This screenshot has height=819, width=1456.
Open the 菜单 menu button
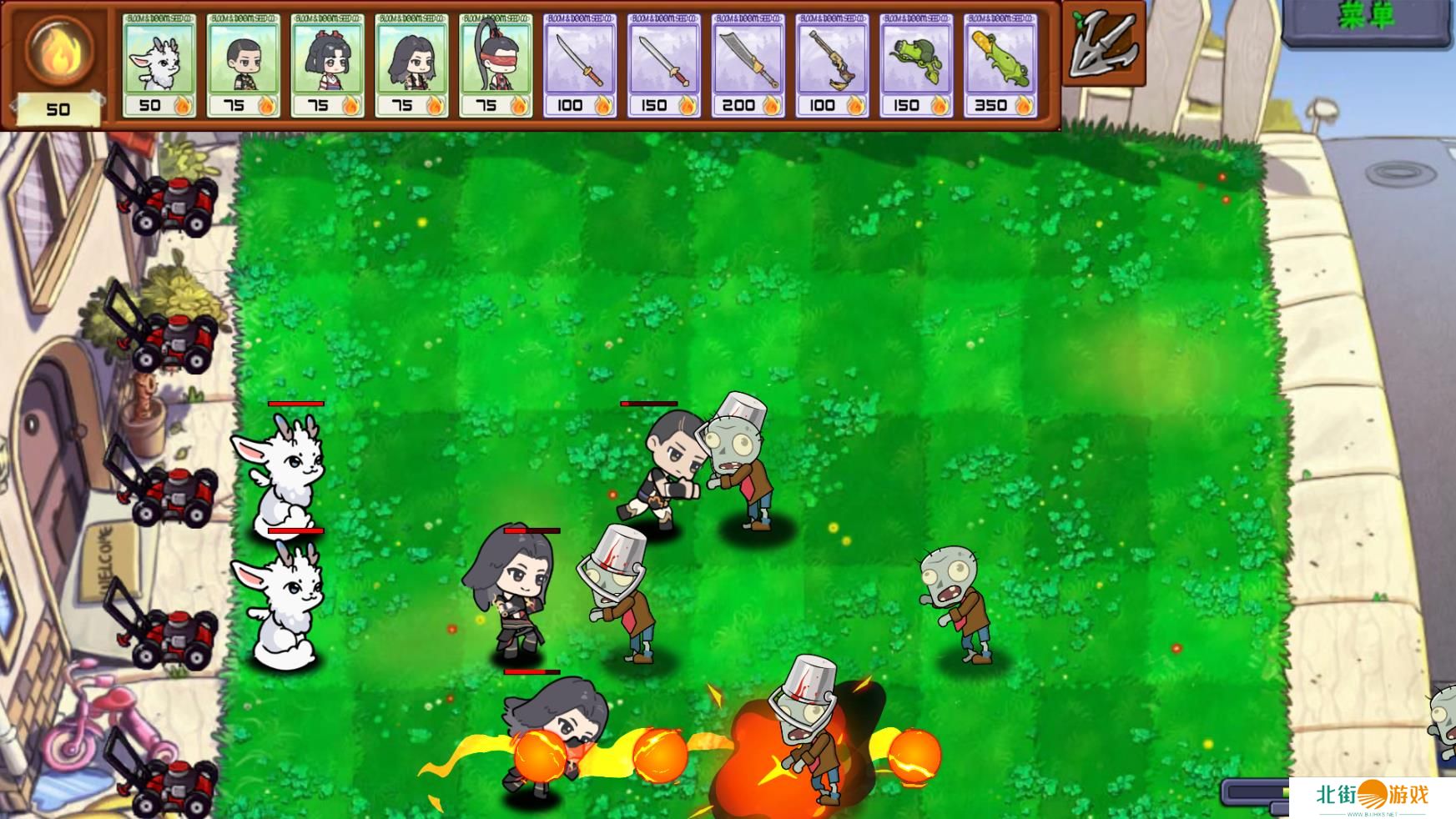[1367, 18]
